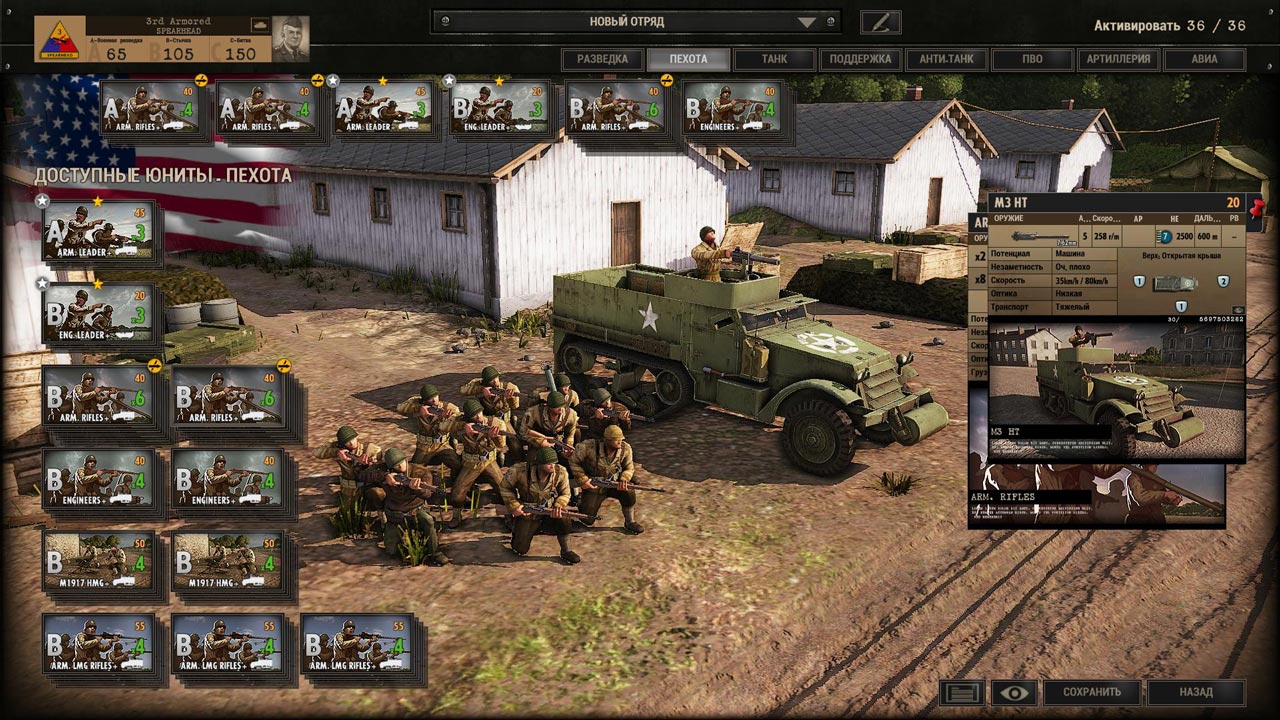Open the НОВЫЙ ОТРЯД deck dropdown
The width and height of the screenshot is (1280, 720).
636,21
